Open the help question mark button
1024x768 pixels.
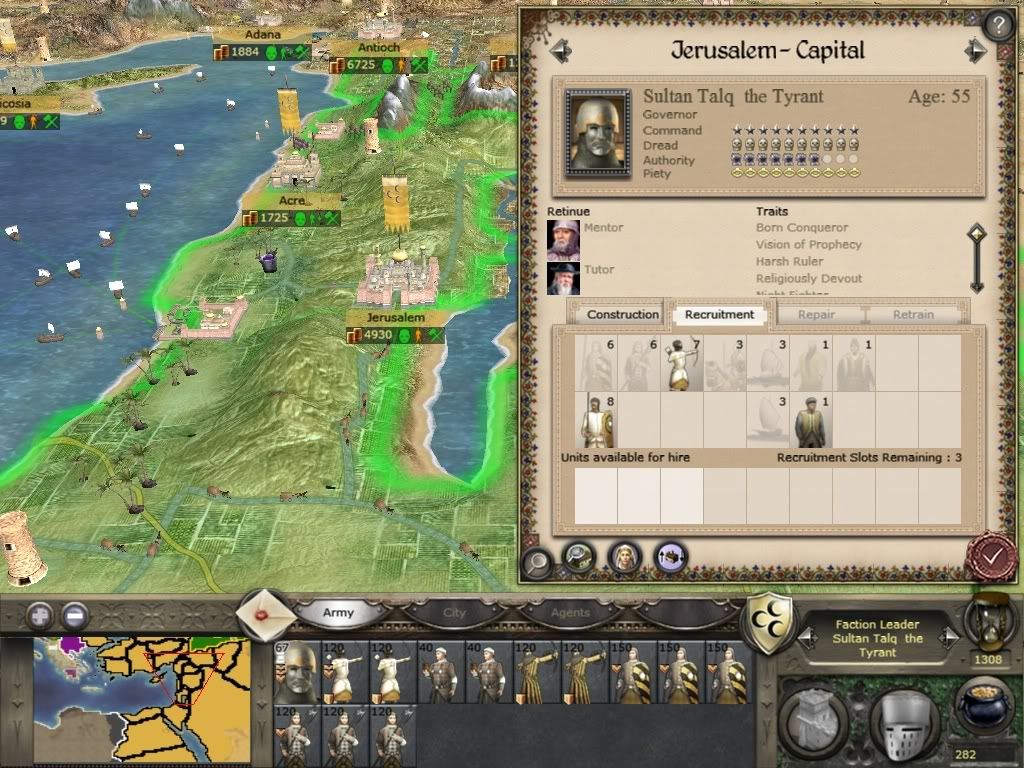(x=998, y=25)
